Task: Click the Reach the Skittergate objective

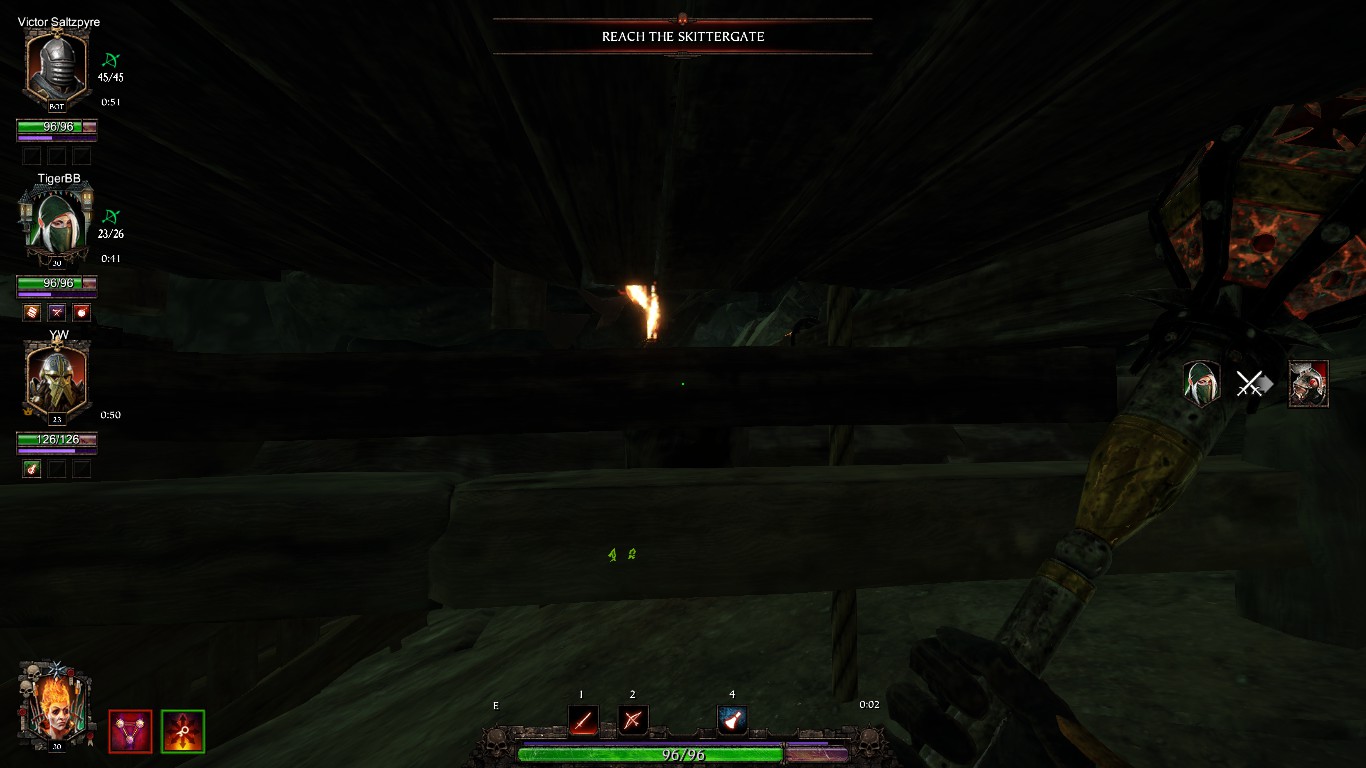Action: [683, 37]
